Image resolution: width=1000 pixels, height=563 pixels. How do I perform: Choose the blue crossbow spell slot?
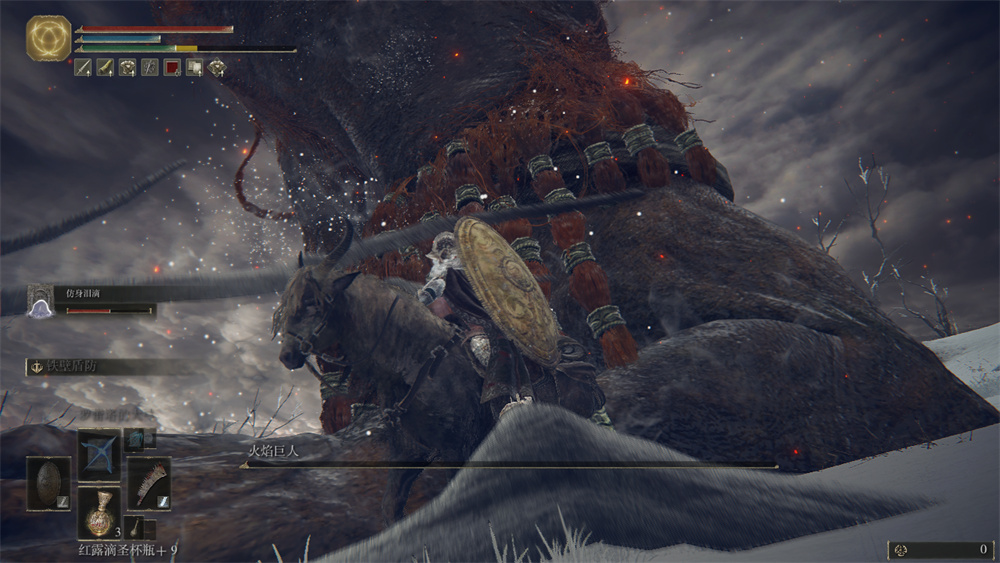(99, 455)
